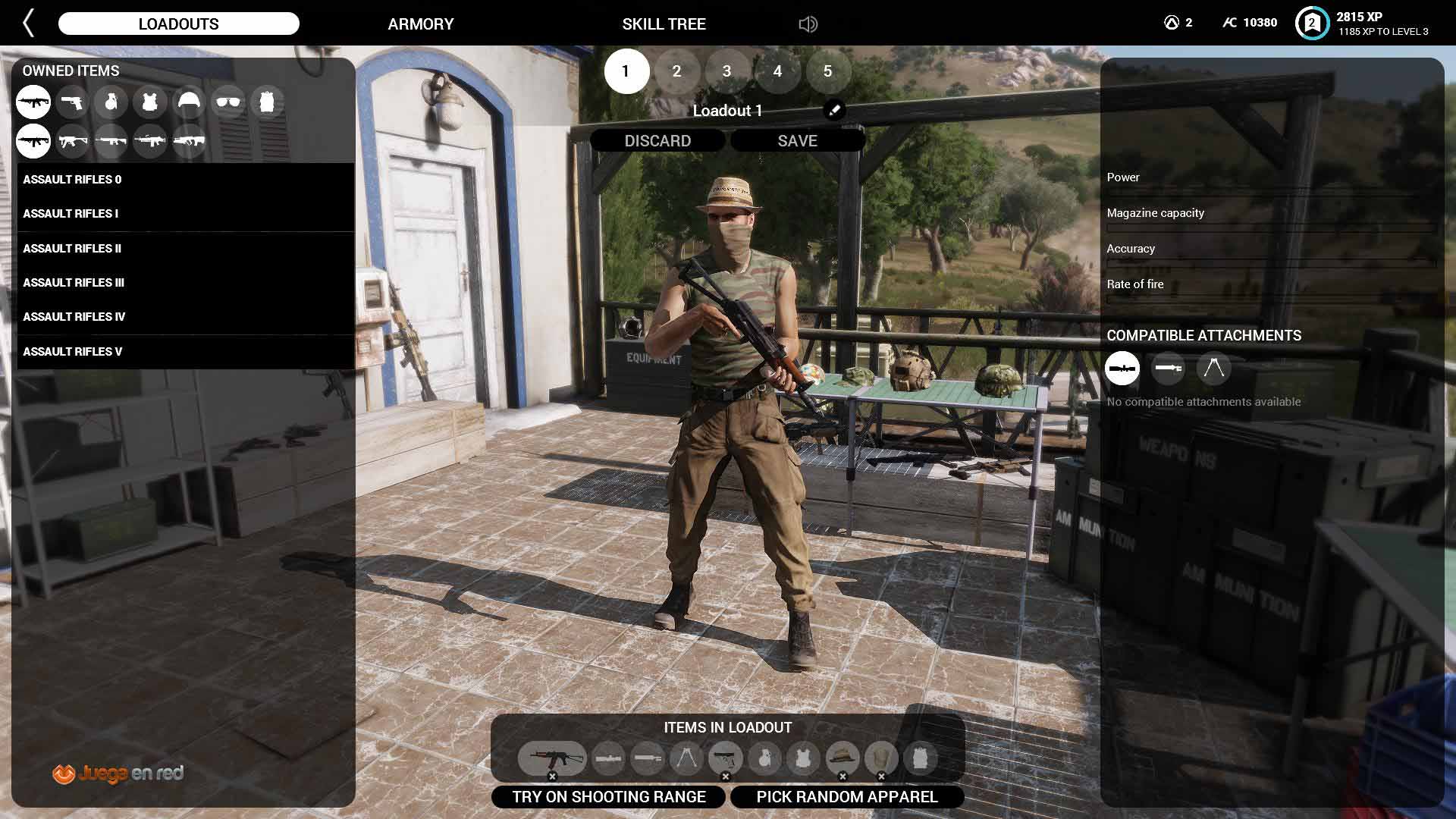Viewport: 1456px width, 819px height.
Task: Choose loadout slot 5
Action: click(x=827, y=71)
